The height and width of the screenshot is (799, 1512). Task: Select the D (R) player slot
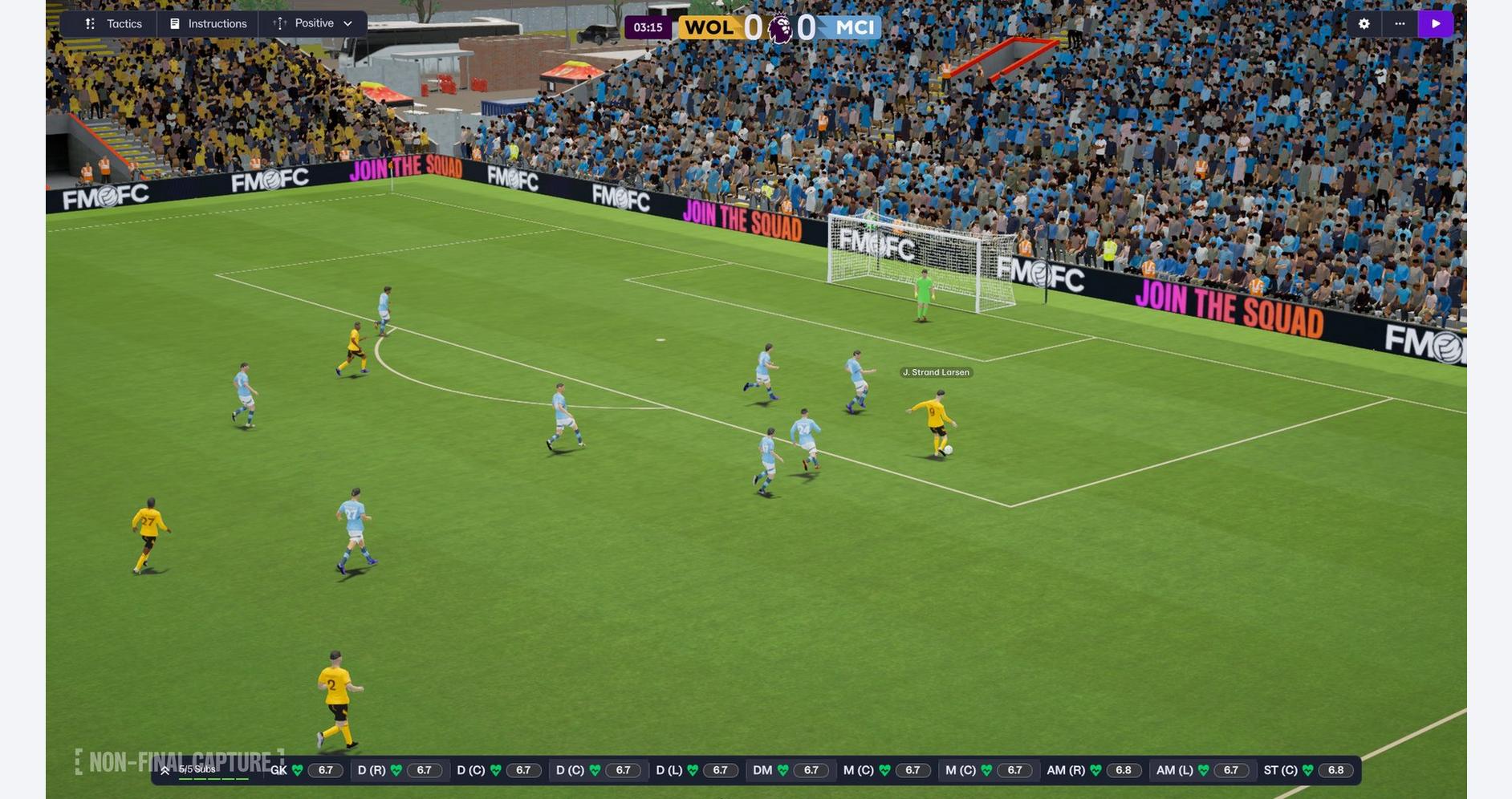click(399, 770)
